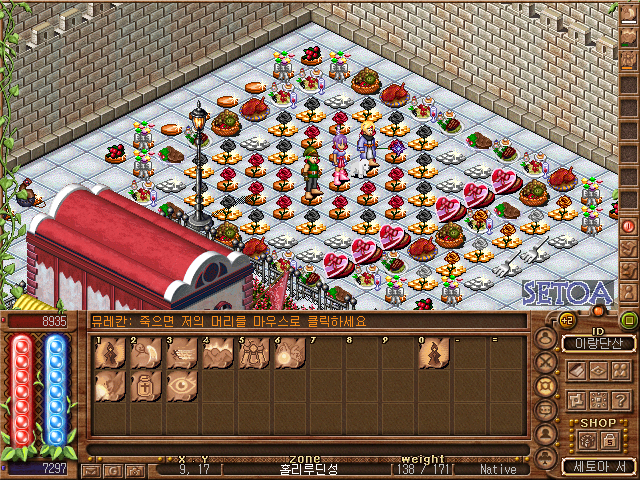
Task: Activate the mountain landscape skill in slot 4
Action: click(x=218, y=354)
